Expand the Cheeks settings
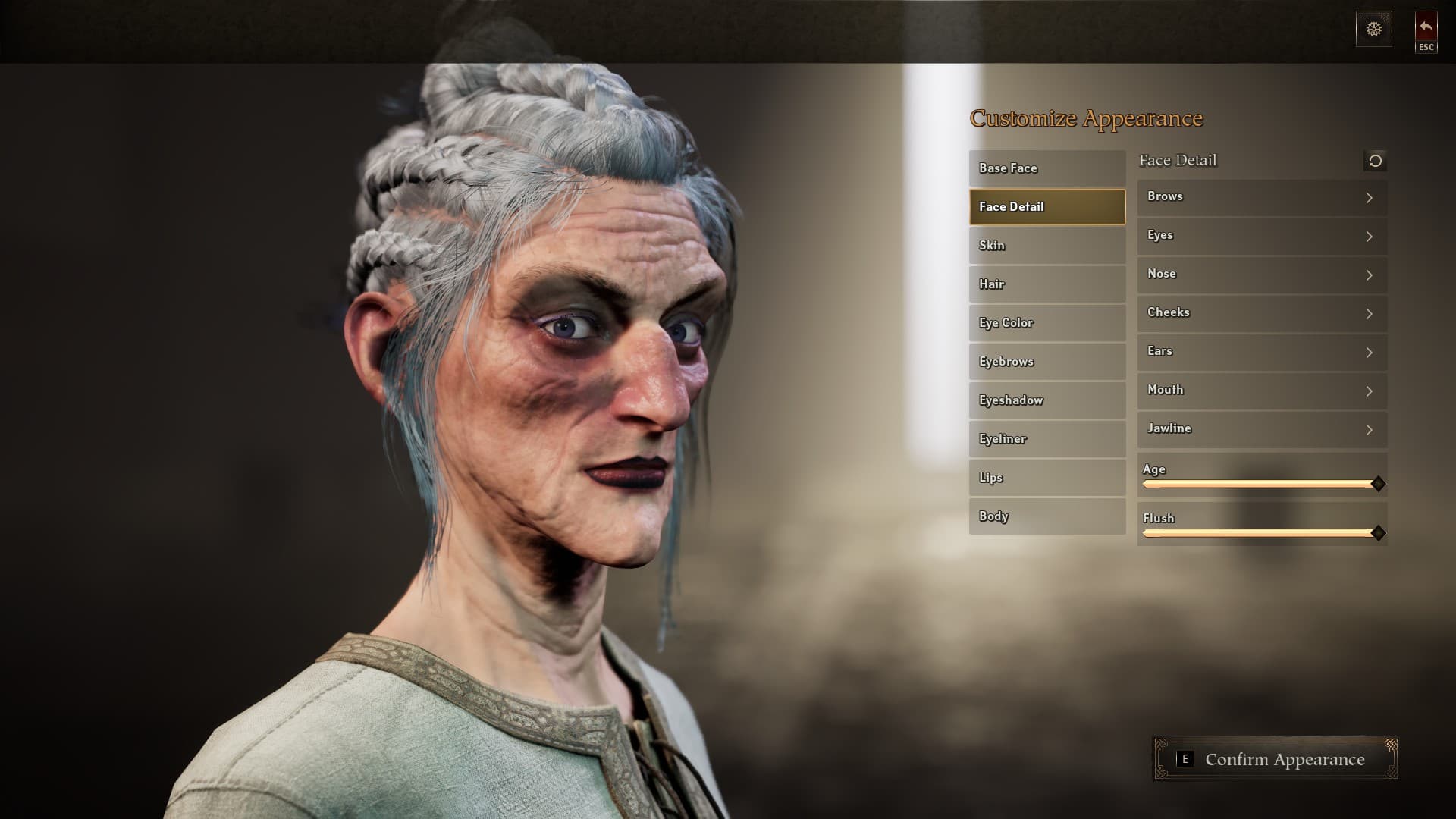The width and height of the screenshot is (1456, 819). (1261, 313)
